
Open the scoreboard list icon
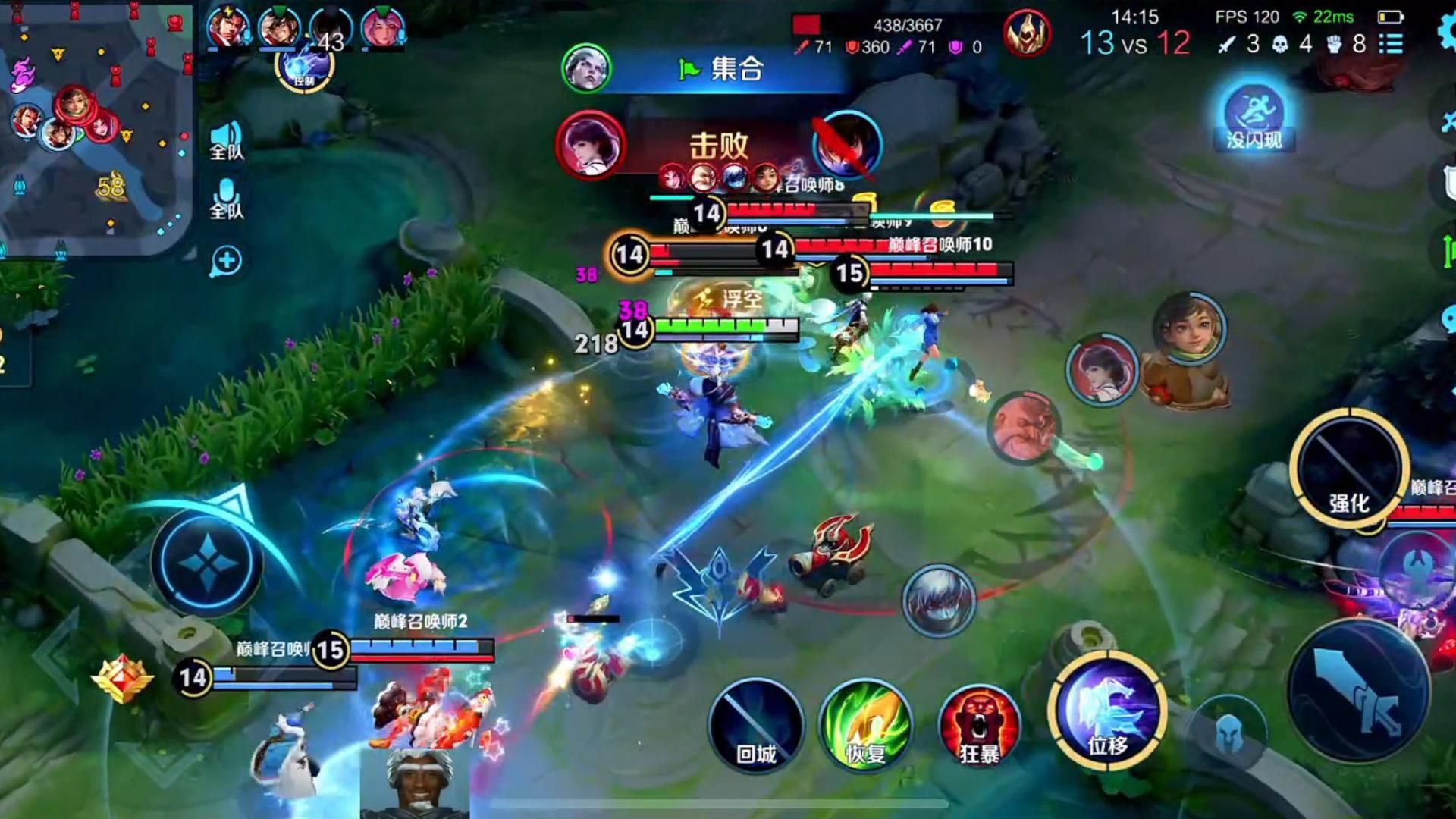[1391, 44]
